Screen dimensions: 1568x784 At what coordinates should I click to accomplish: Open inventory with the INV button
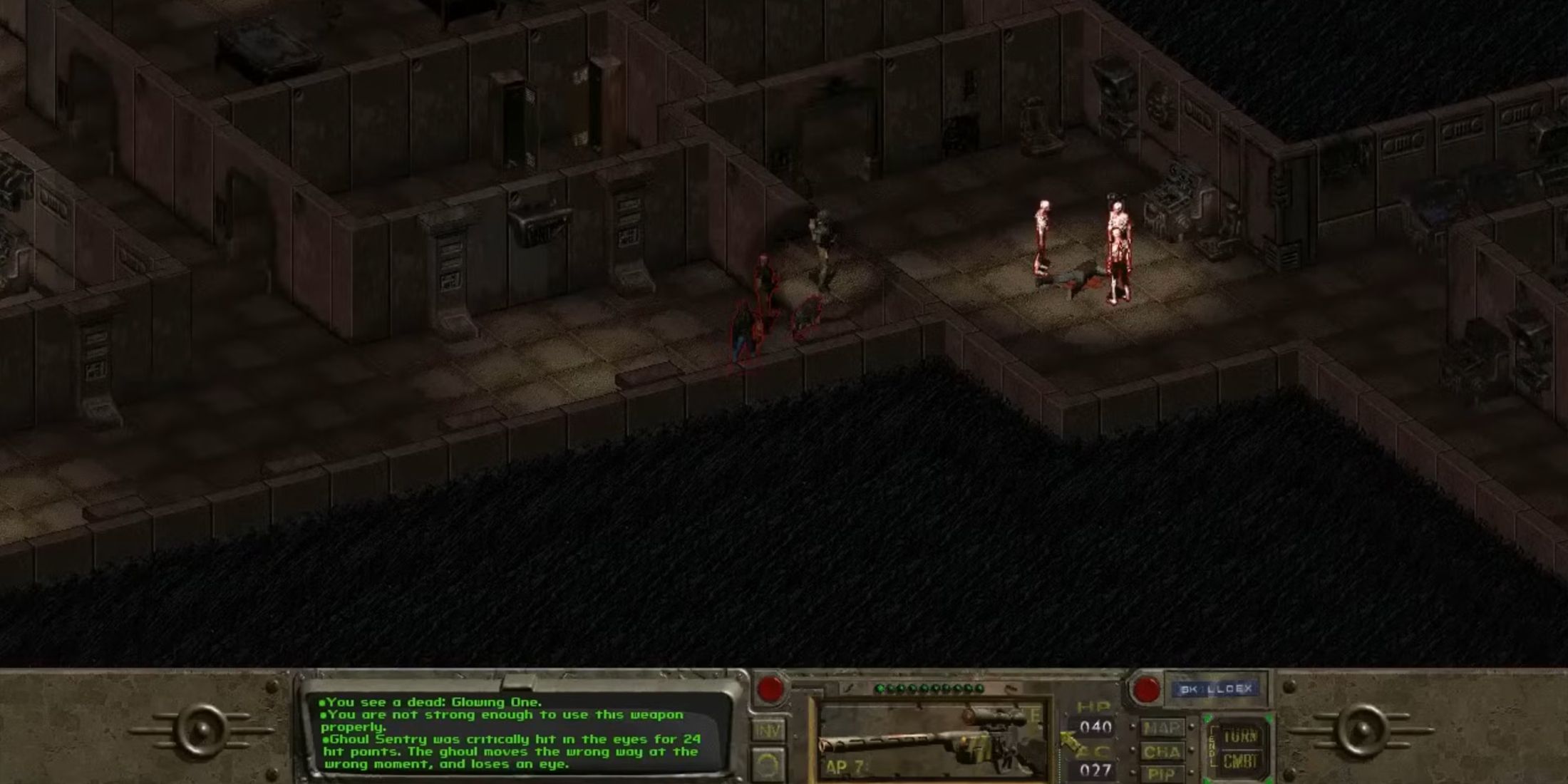[768, 729]
